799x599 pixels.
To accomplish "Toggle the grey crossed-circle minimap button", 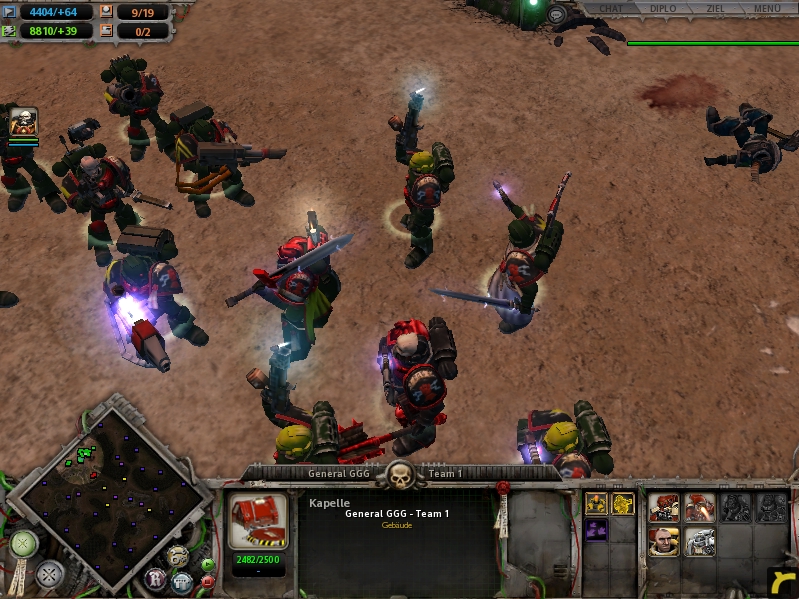I will 49,574.
